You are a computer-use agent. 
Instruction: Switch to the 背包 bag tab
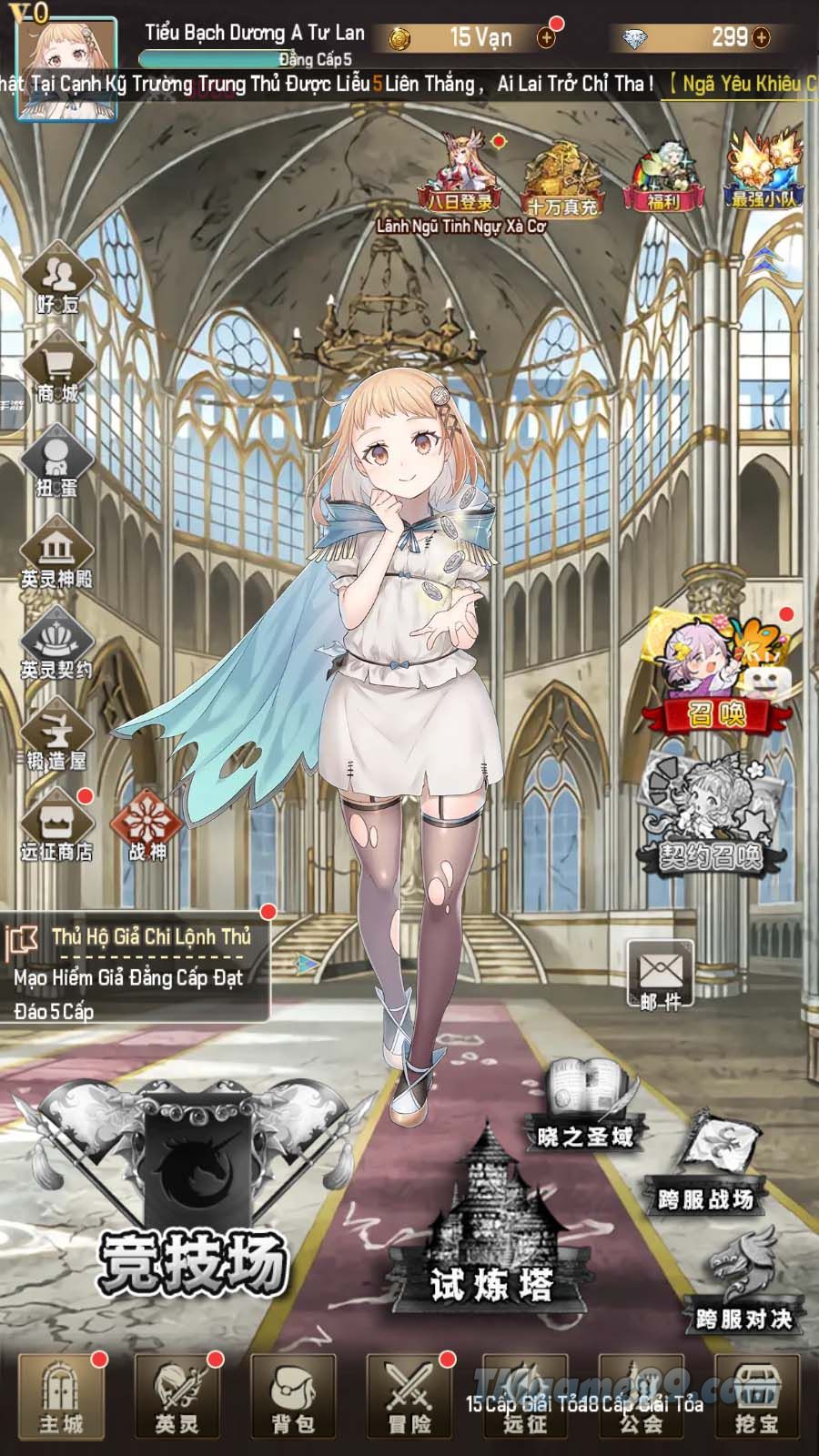293,1397
